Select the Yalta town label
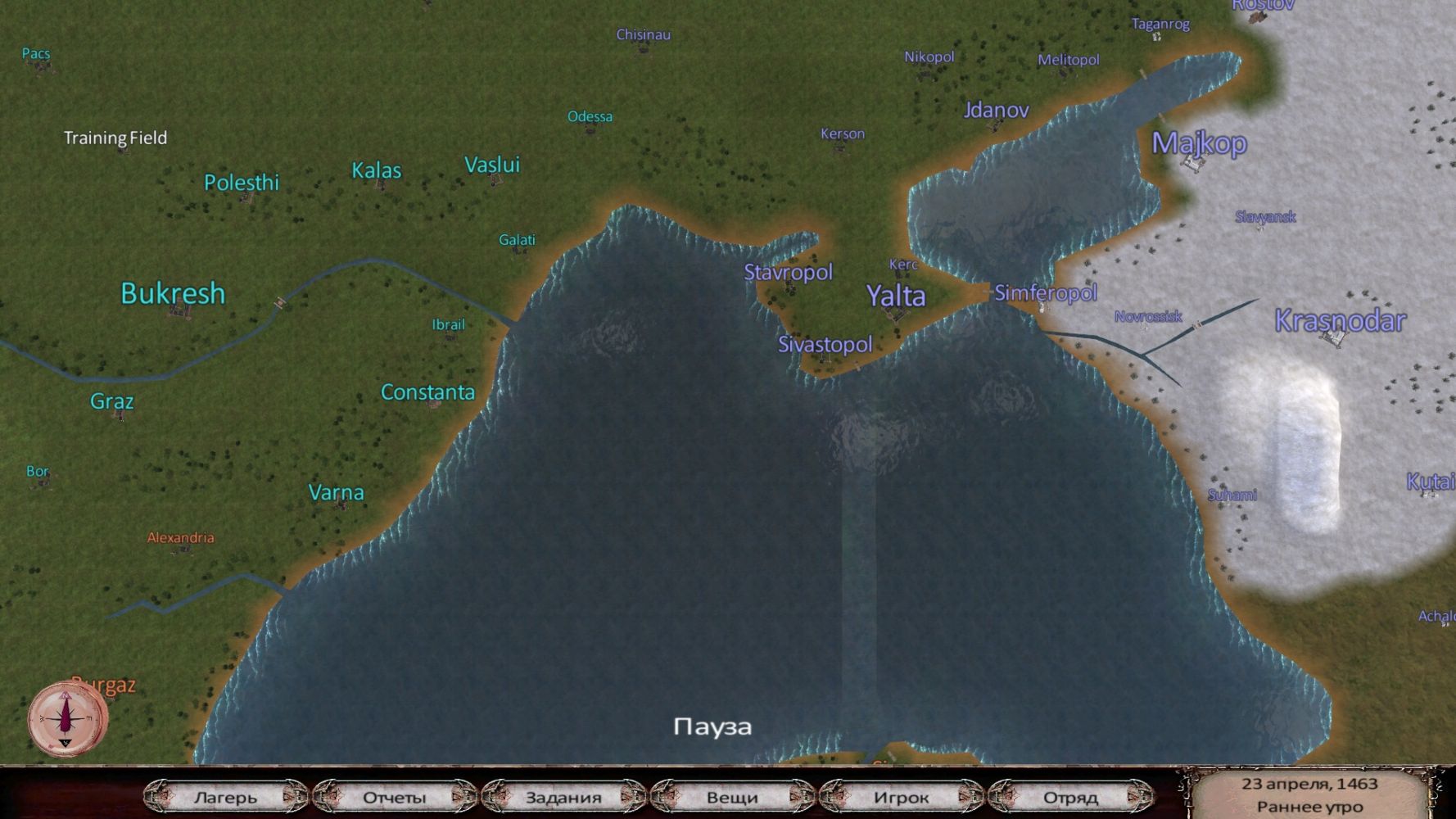This screenshot has width=1456, height=819. click(896, 296)
